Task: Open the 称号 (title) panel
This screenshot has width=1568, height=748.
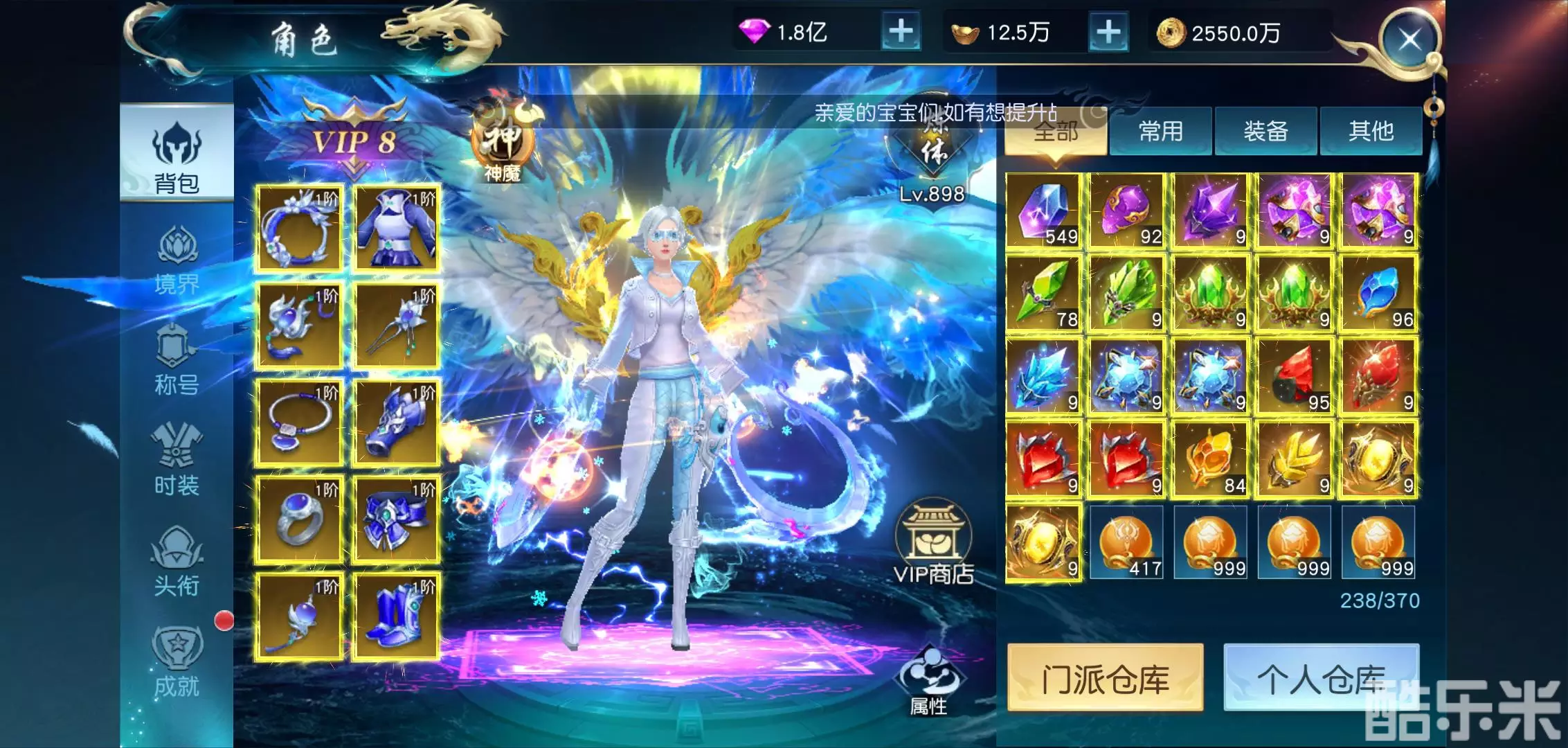Action: 177,360
